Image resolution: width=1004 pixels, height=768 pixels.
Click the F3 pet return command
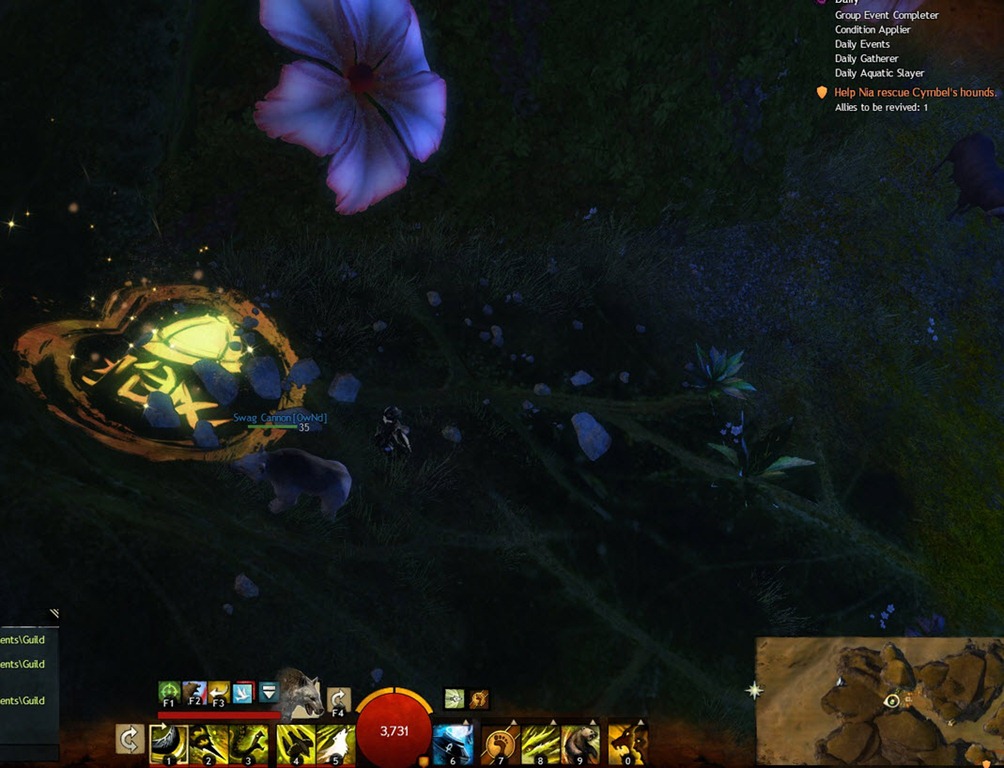click(x=218, y=692)
